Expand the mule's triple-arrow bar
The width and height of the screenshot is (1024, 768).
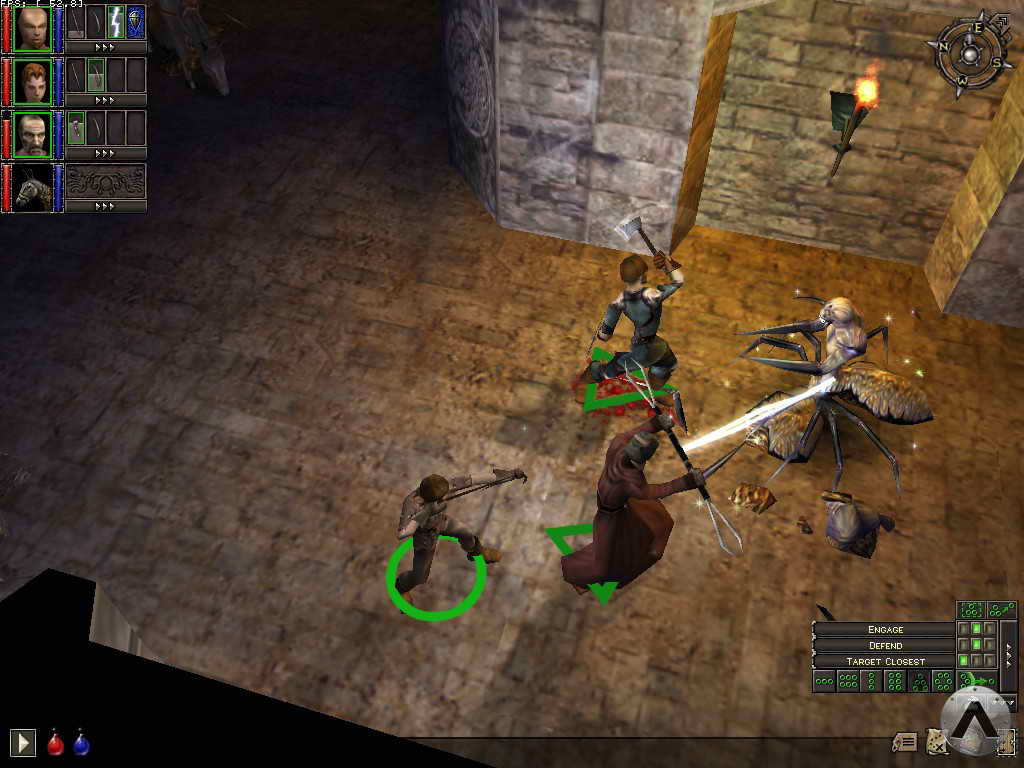click(x=105, y=206)
